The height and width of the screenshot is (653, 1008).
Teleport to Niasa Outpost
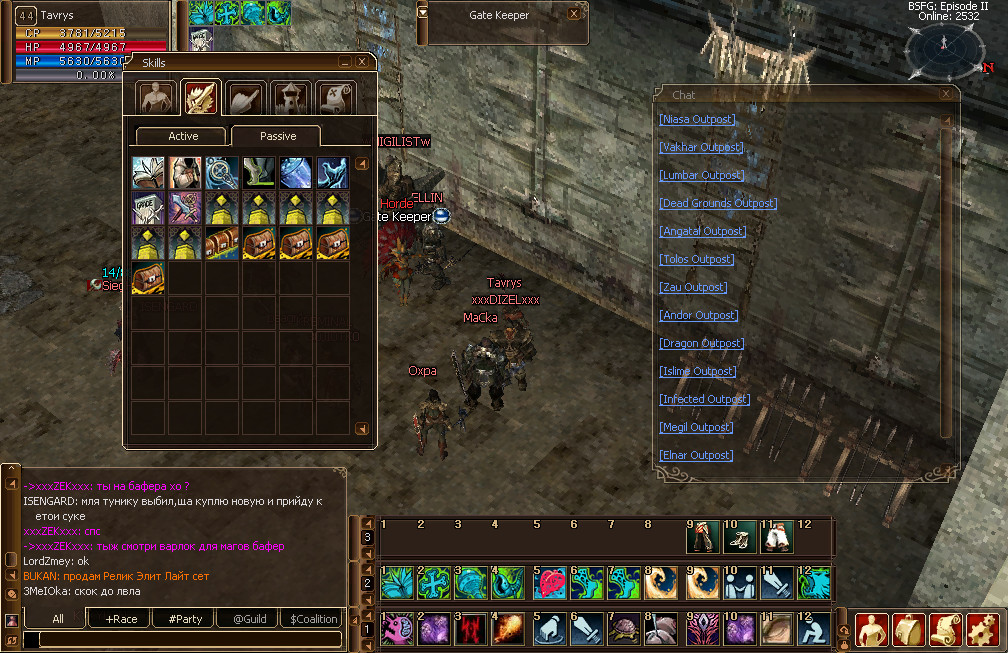pyautogui.click(x=697, y=119)
